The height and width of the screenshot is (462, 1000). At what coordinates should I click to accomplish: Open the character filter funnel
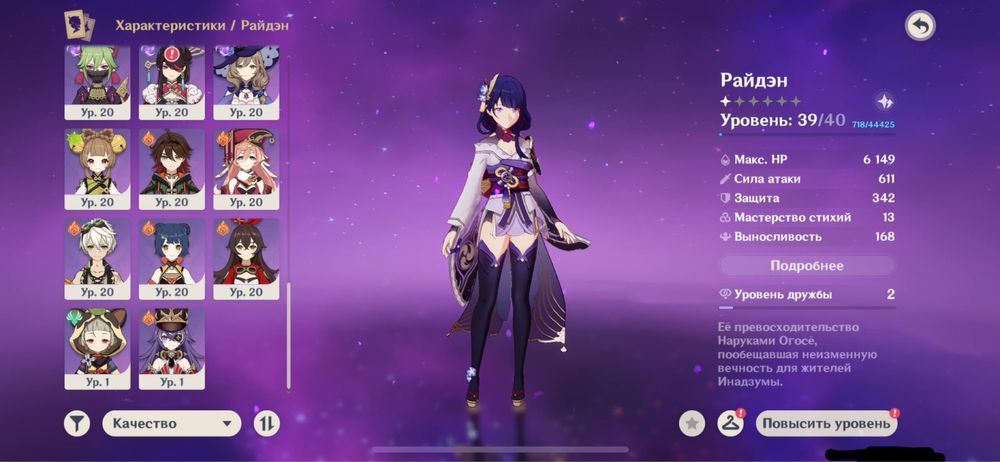[77, 423]
